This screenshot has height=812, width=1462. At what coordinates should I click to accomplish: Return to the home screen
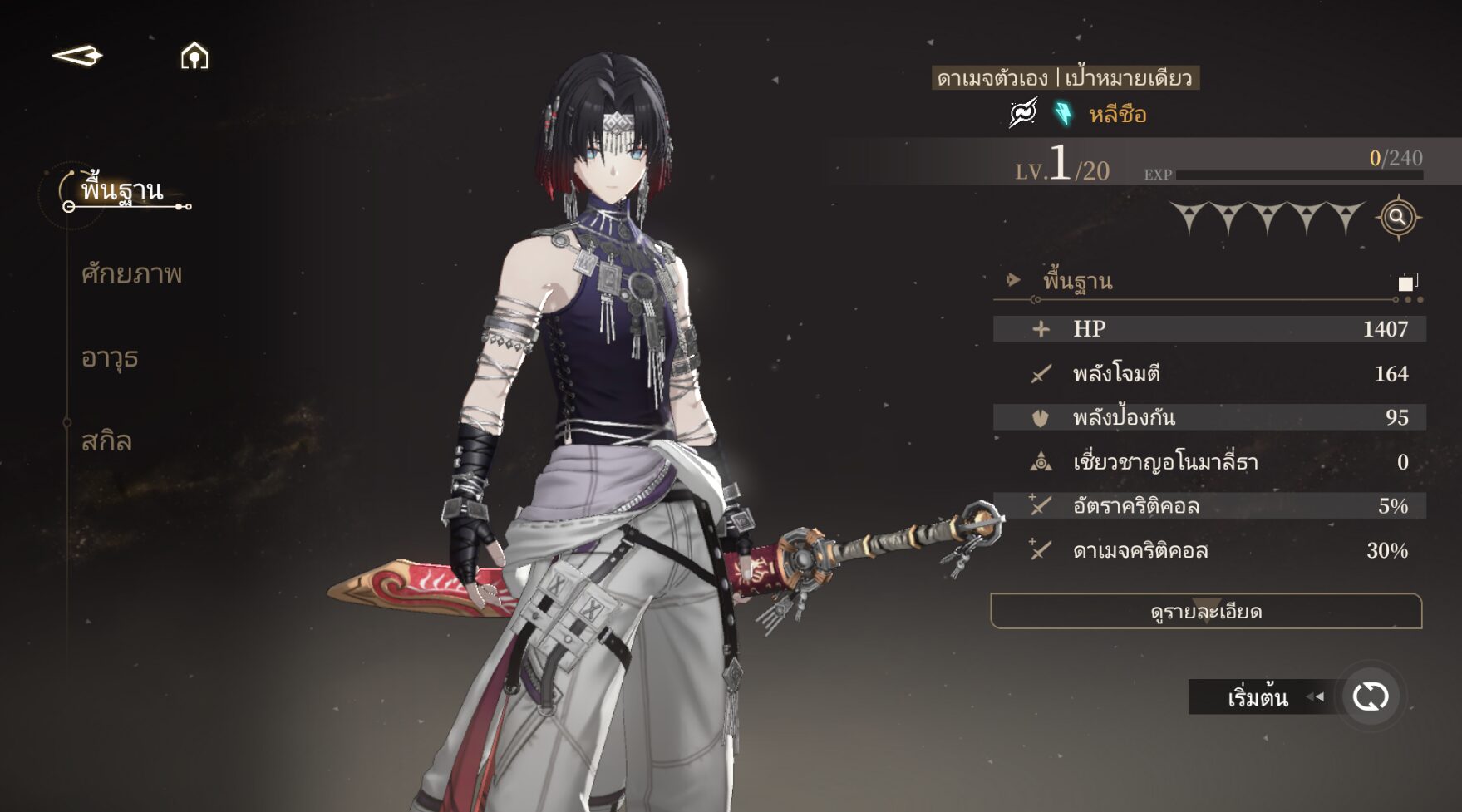coord(194,56)
